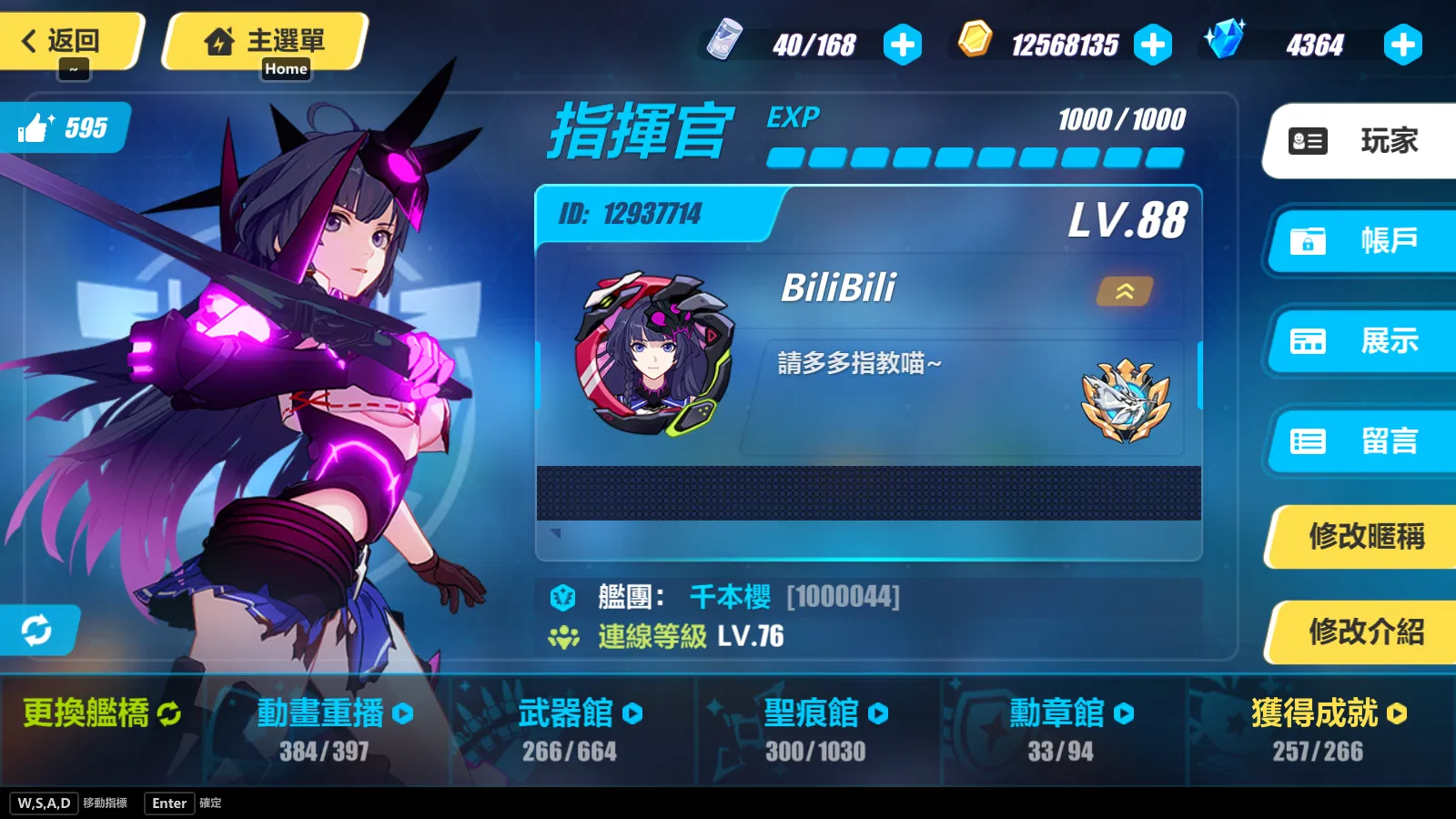Tap the plus icon next to gold coins
This screenshot has width=1456, height=819.
(x=1152, y=43)
